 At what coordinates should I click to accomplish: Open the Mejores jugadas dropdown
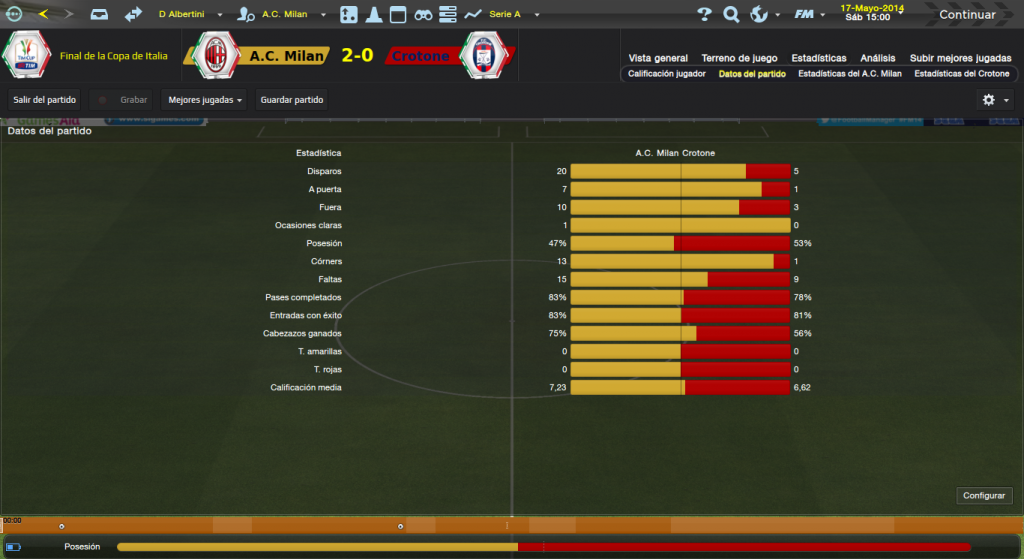(205, 100)
